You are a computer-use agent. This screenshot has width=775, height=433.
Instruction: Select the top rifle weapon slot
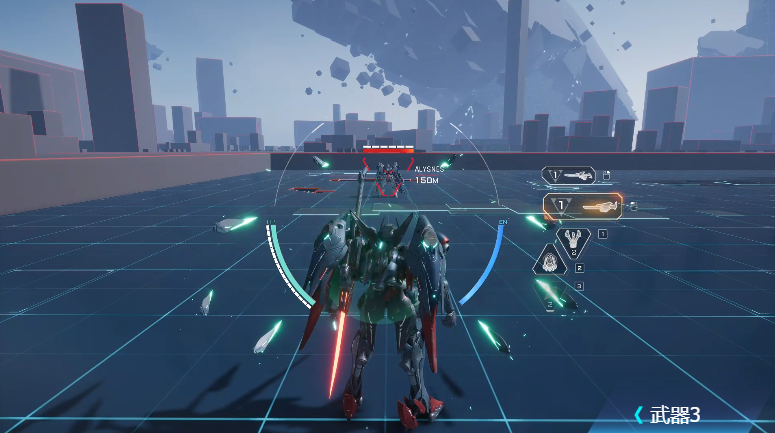pyautogui.click(x=570, y=176)
